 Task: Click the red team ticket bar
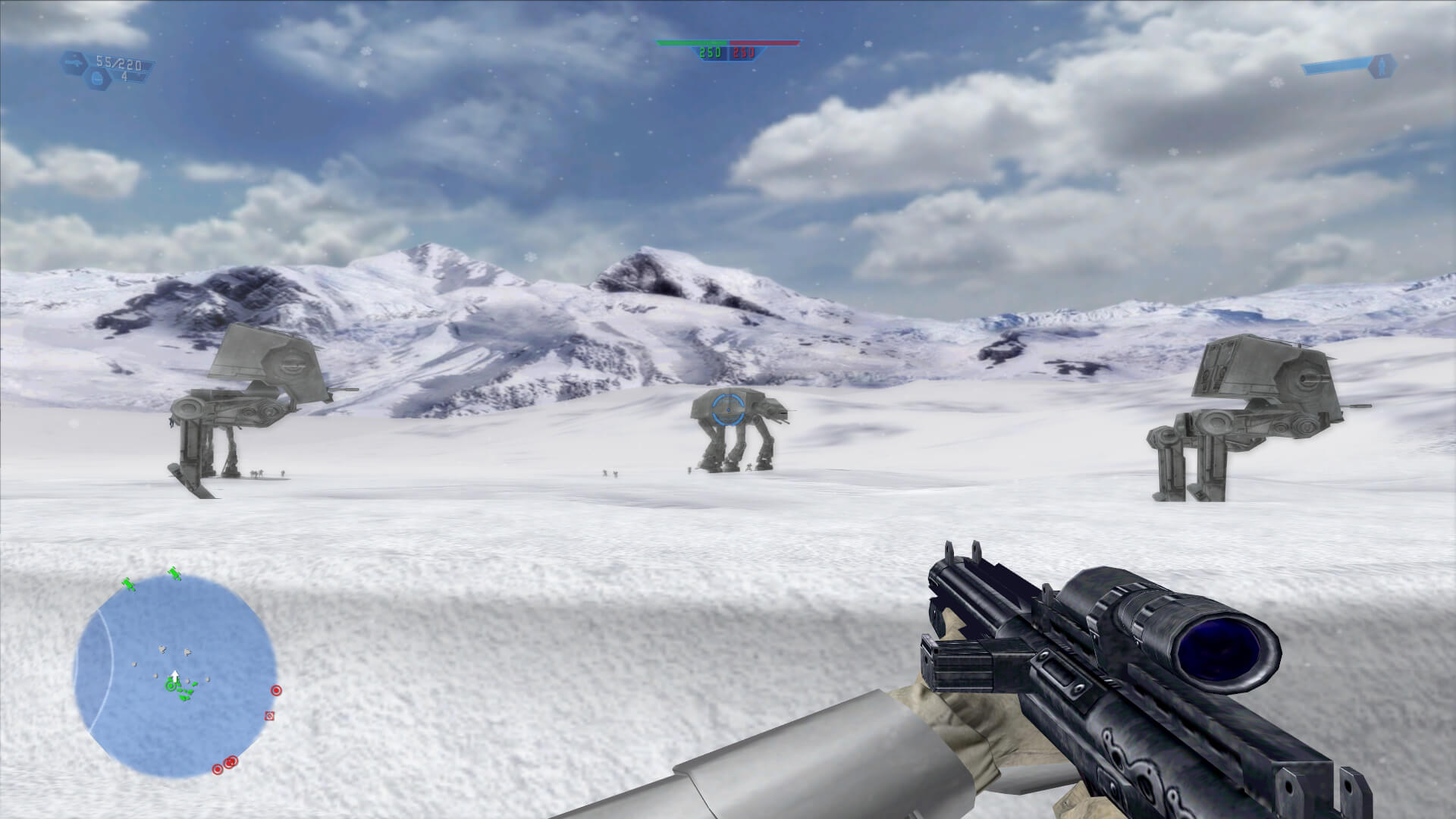[764, 44]
